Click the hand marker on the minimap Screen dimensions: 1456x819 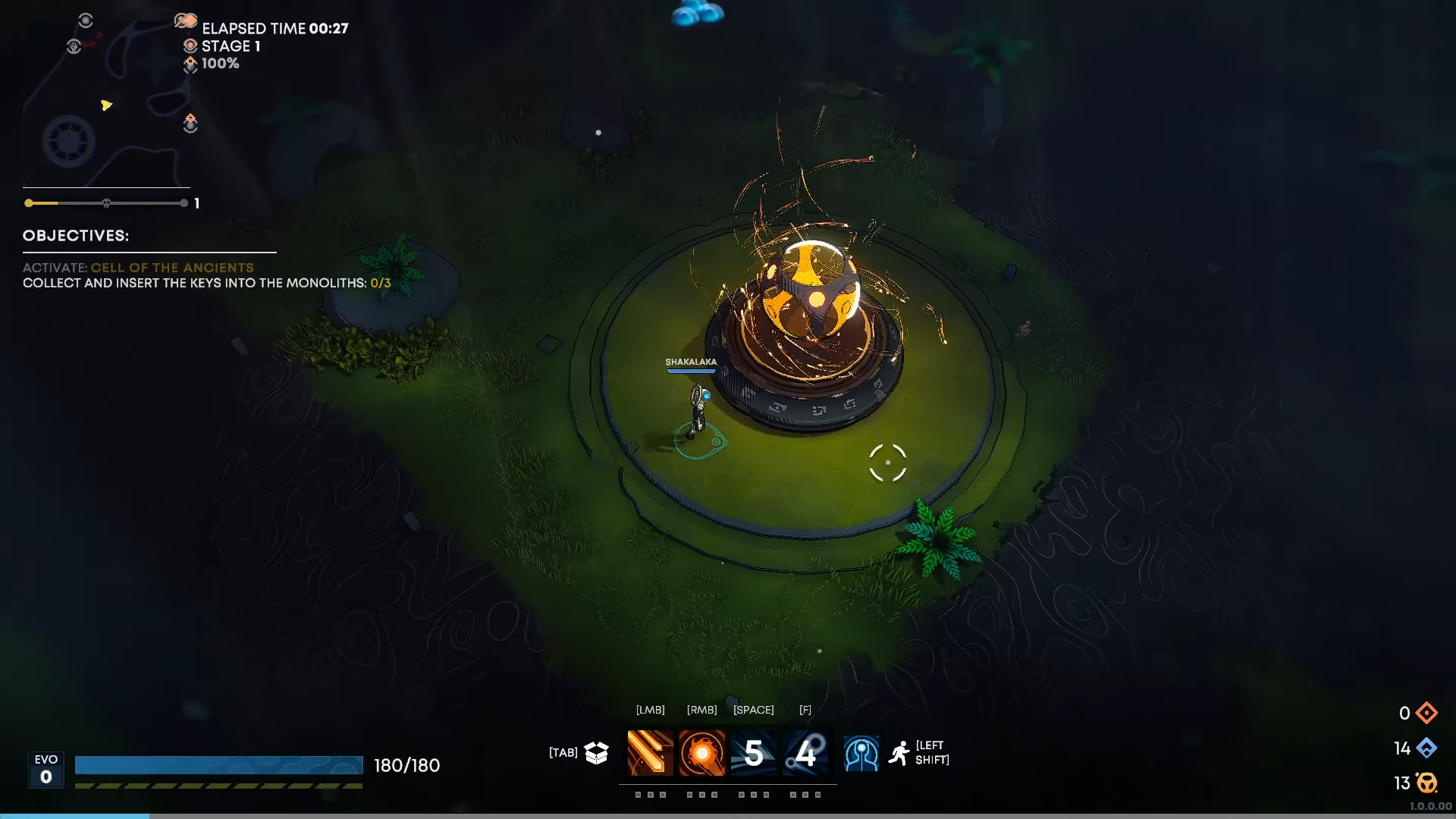74,46
